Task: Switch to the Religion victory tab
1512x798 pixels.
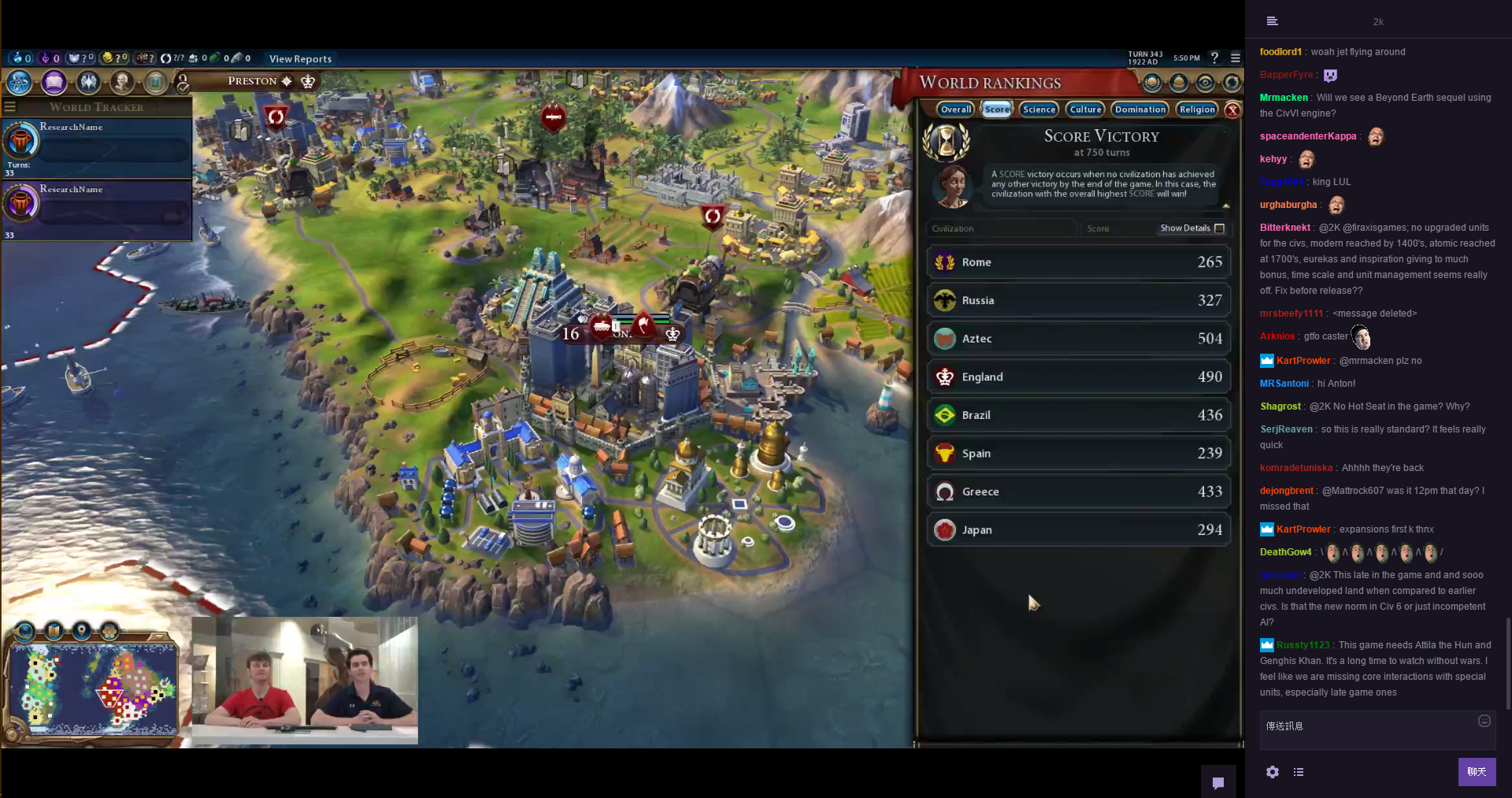Action: [1197, 109]
